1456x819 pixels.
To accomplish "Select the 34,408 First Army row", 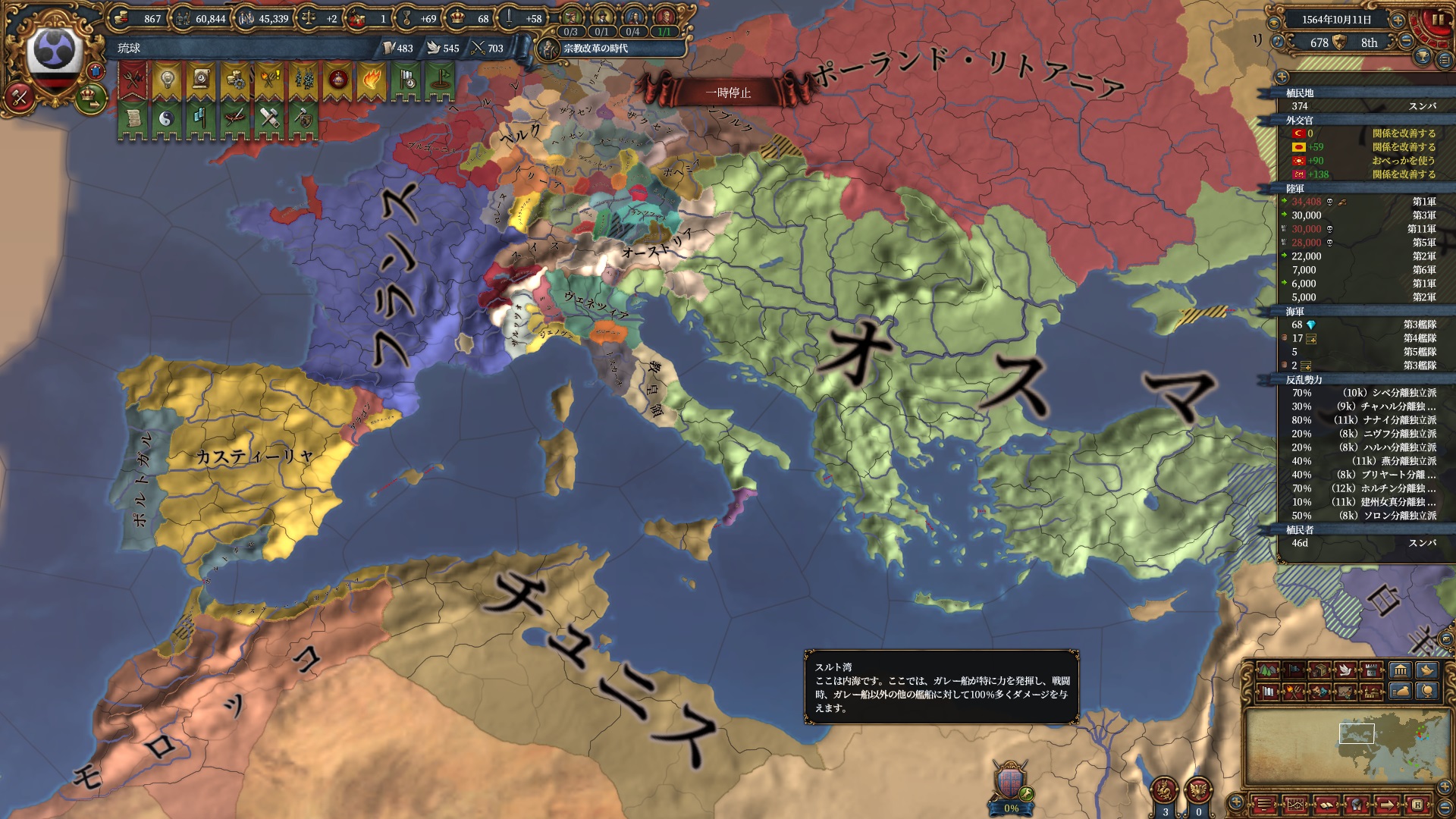I will click(x=1357, y=202).
